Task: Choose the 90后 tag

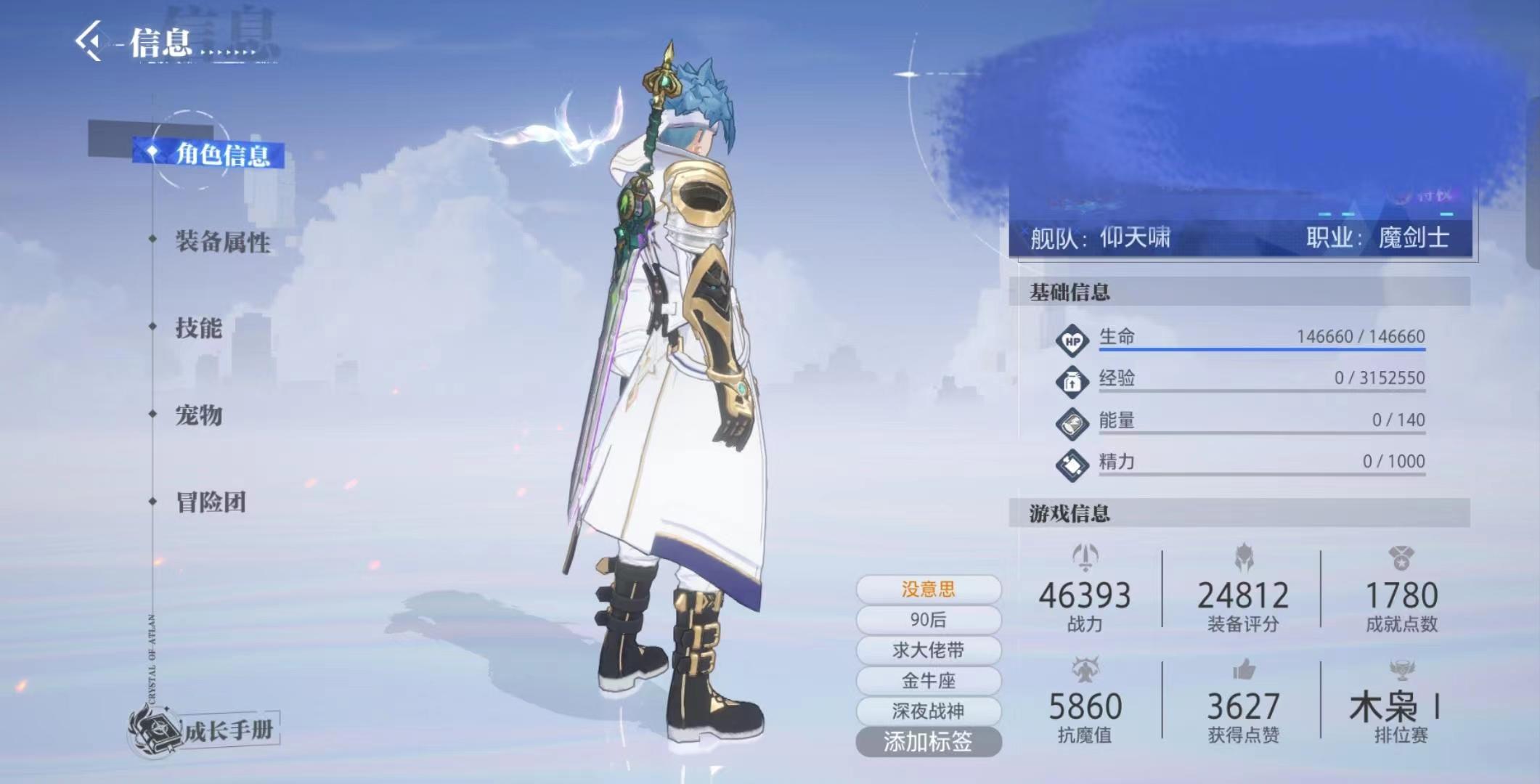Action: pyautogui.click(x=928, y=619)
